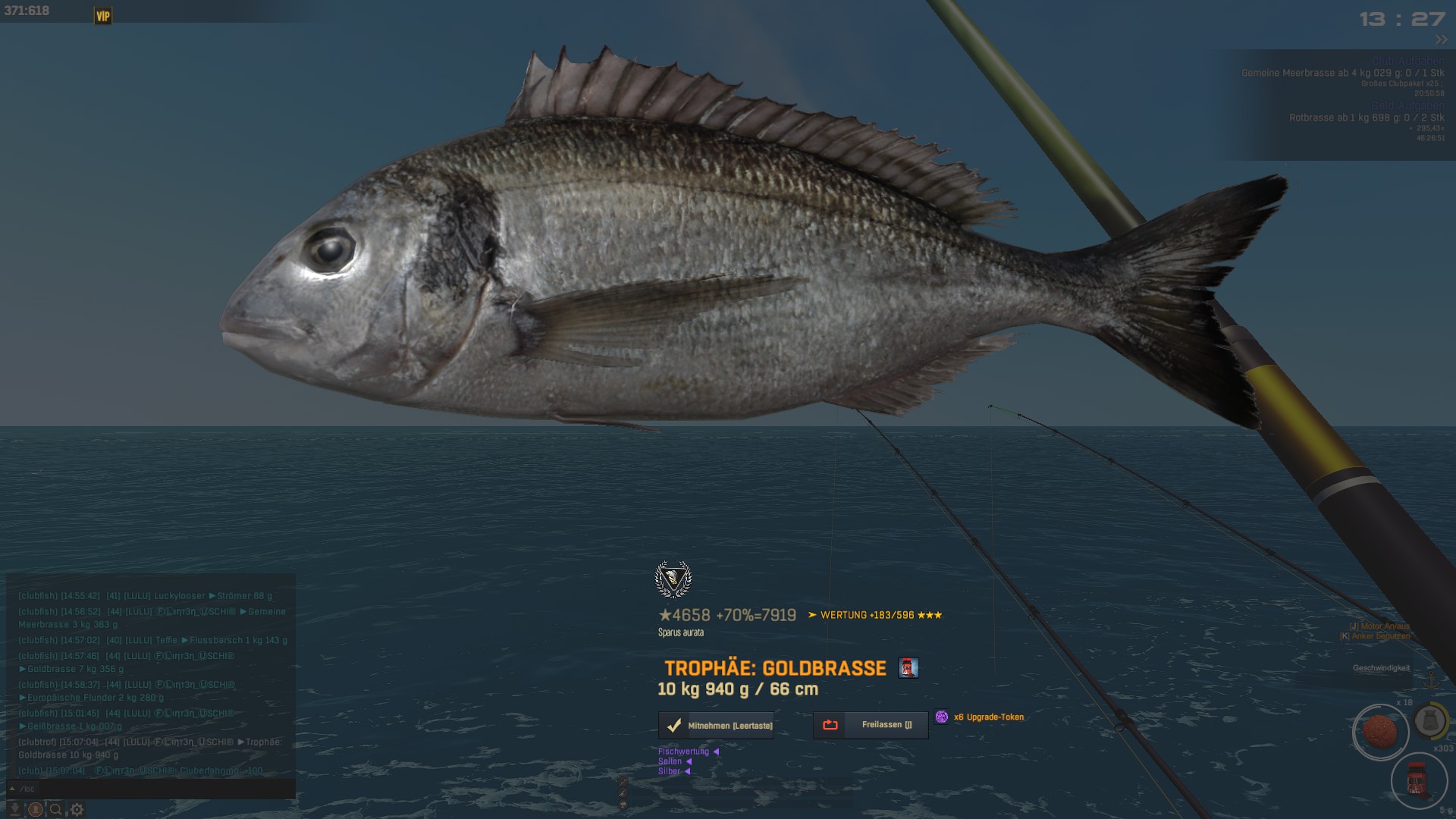Keep the fish with the Mitnehmen button
This screenshot has width=1456, height=819.
[716, 726]
